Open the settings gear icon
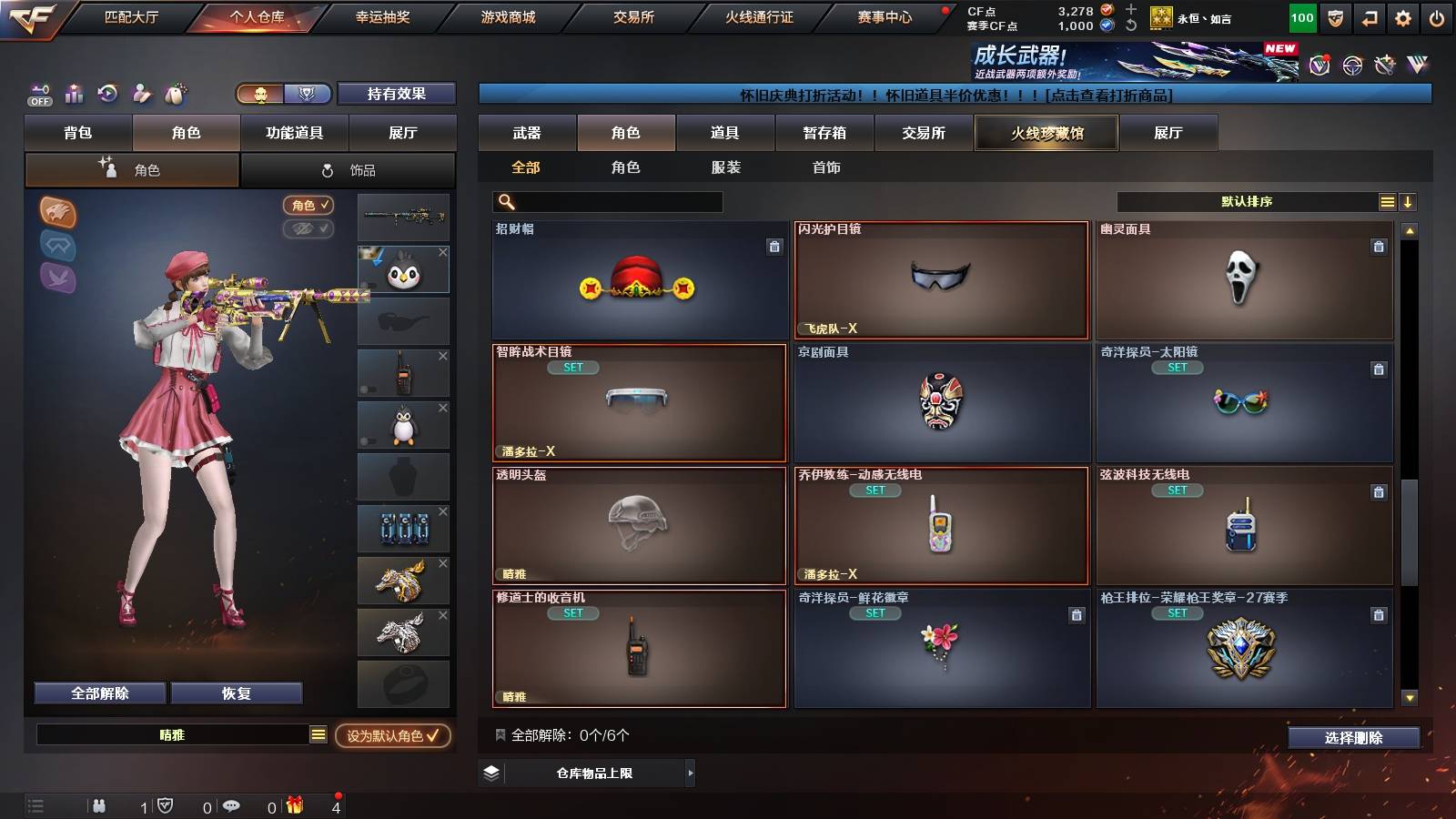Image resolution: width=1456 pixels, height=819 pixels. (x=1403, y=15)
